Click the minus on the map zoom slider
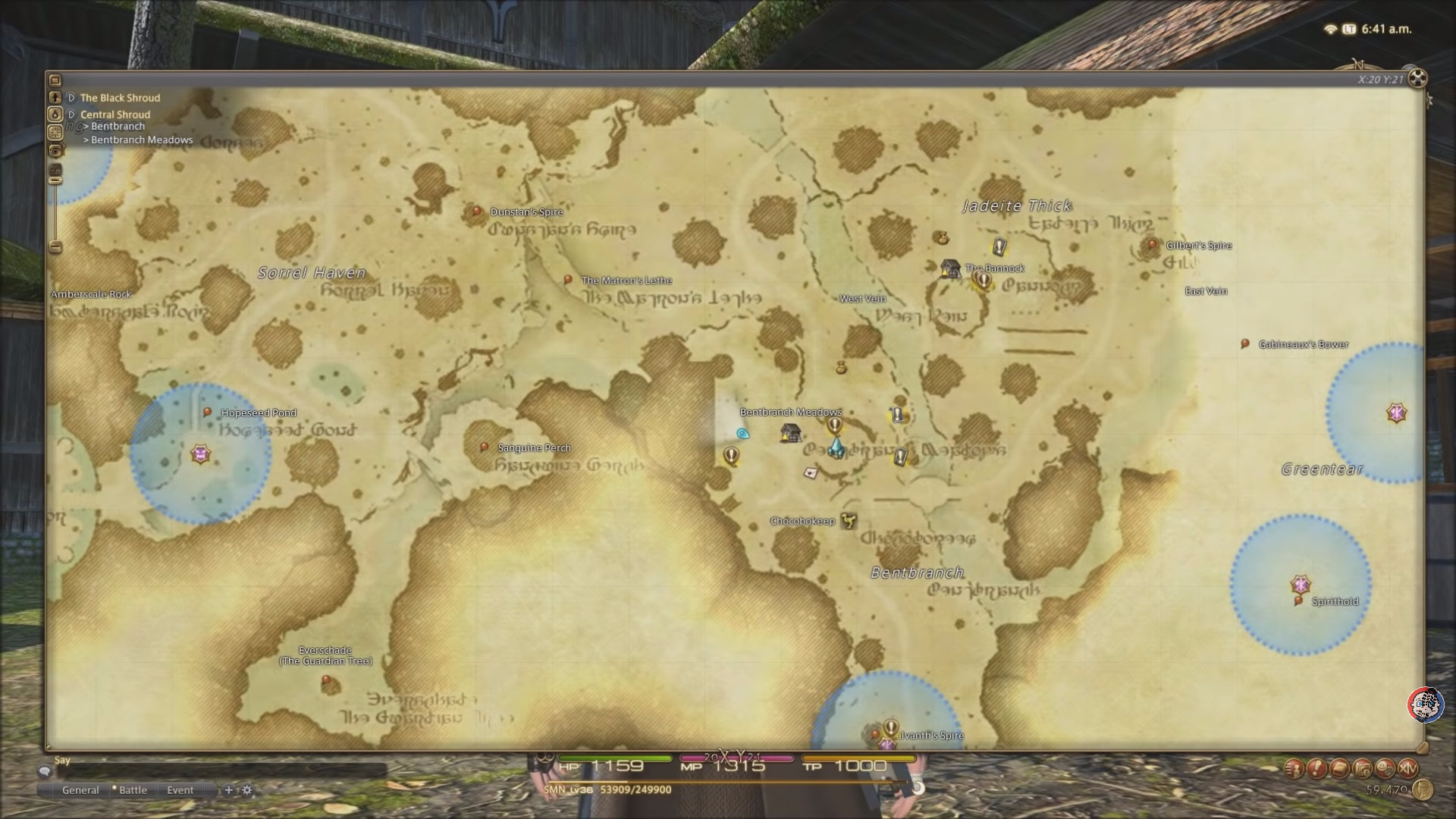Image resolution: width=1456 pixels, height=819 pixels. tap(55, 247)
